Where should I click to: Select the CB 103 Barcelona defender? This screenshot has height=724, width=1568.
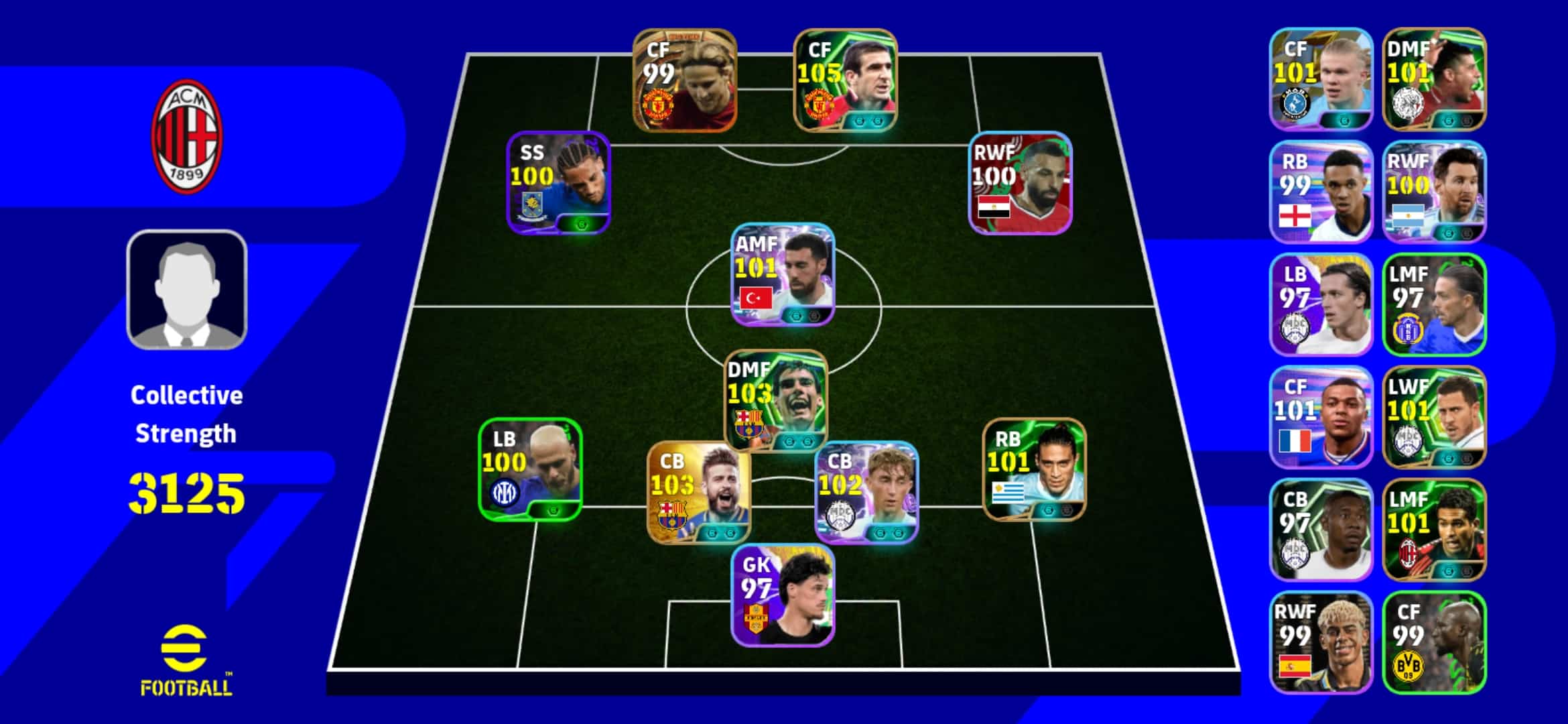pos(698,492)
